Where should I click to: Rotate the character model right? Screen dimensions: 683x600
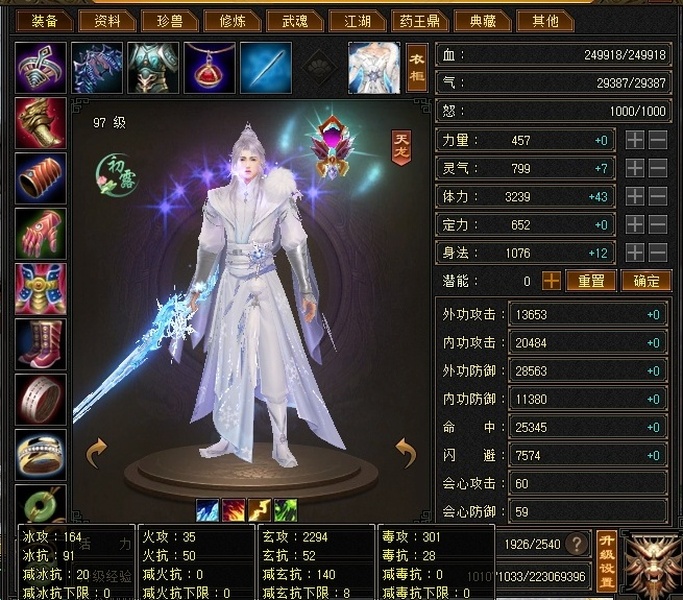(404, 453)
